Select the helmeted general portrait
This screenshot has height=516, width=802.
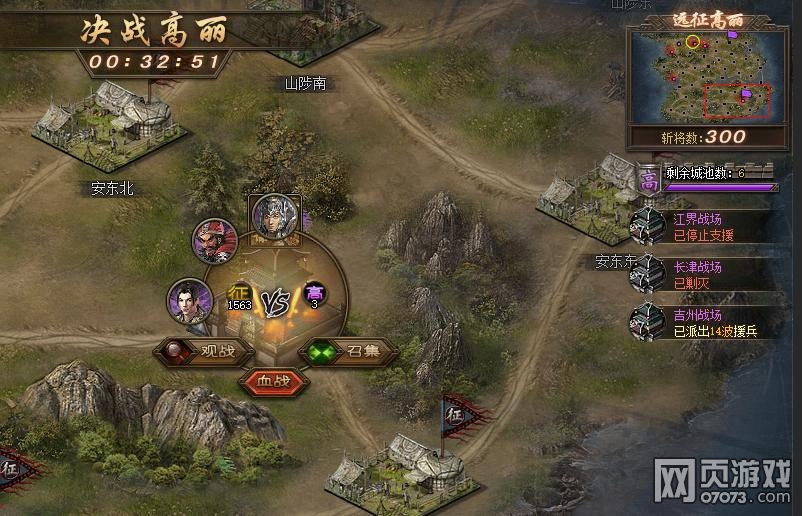coord(274,217)
